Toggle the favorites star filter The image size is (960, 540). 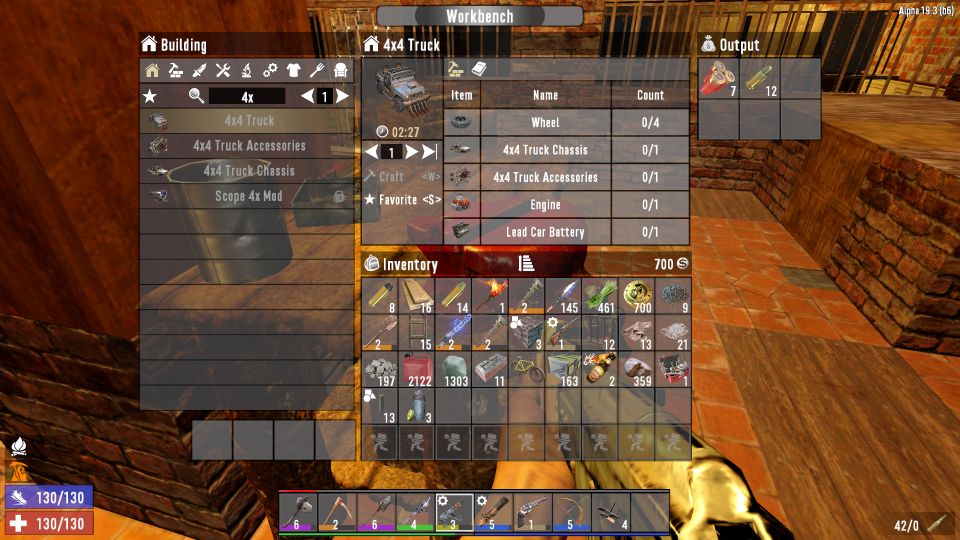[150, 97]
